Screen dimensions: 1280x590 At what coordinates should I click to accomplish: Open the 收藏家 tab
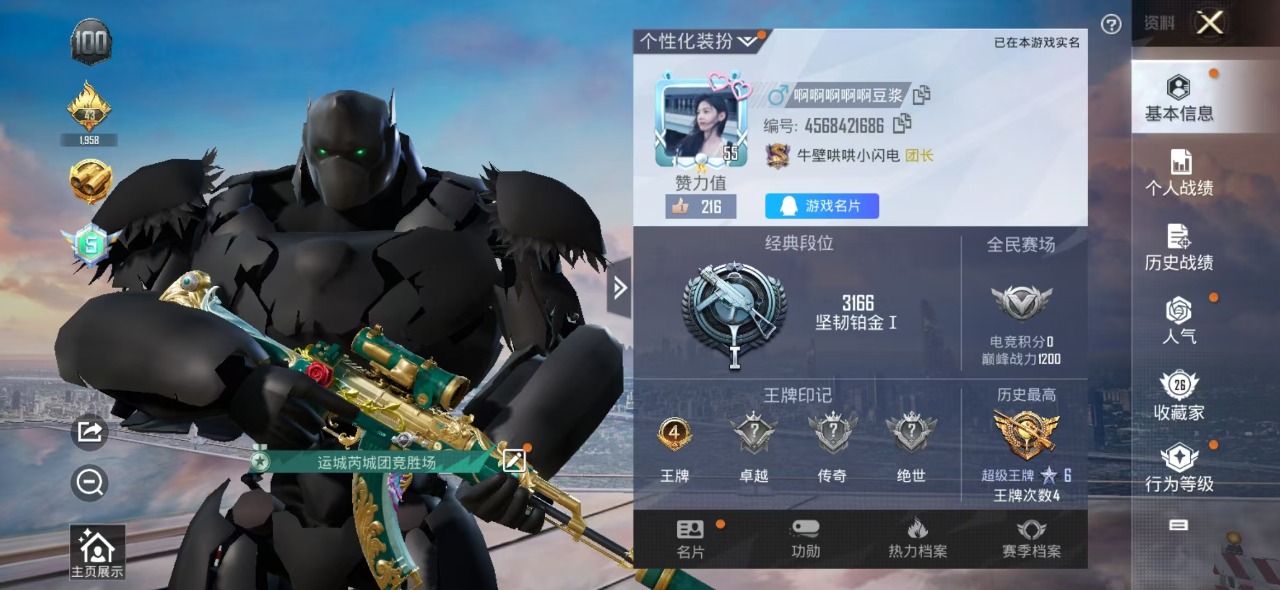click(1179, 396)
